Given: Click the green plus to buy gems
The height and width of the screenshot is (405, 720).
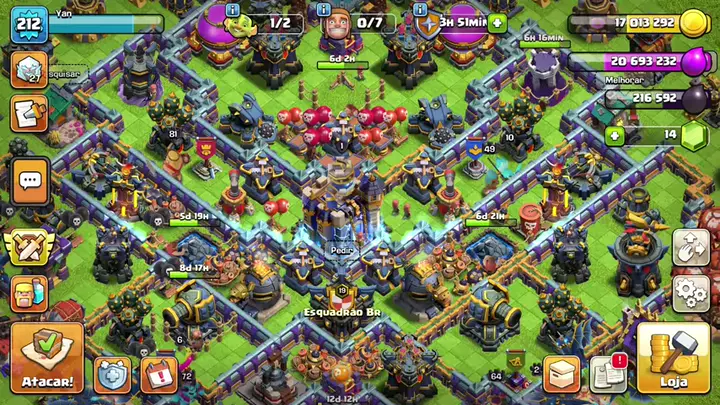Looking at the screenshot, I should pyautogui.click(x=614, y=135).
